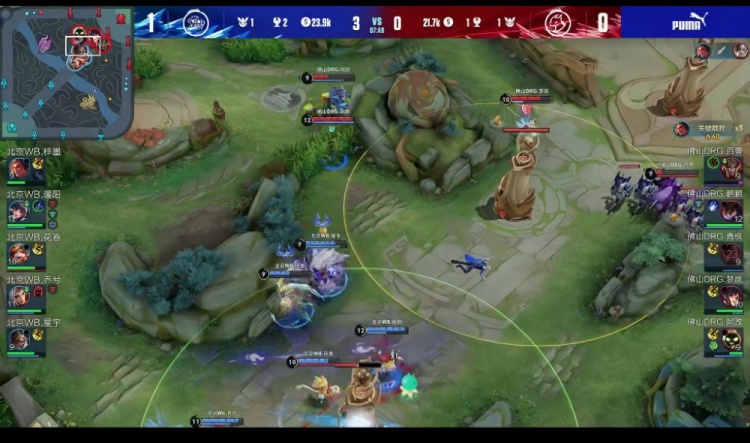Spectate 佛山DRG.清枫 via hero portrait

click(731, 254)
